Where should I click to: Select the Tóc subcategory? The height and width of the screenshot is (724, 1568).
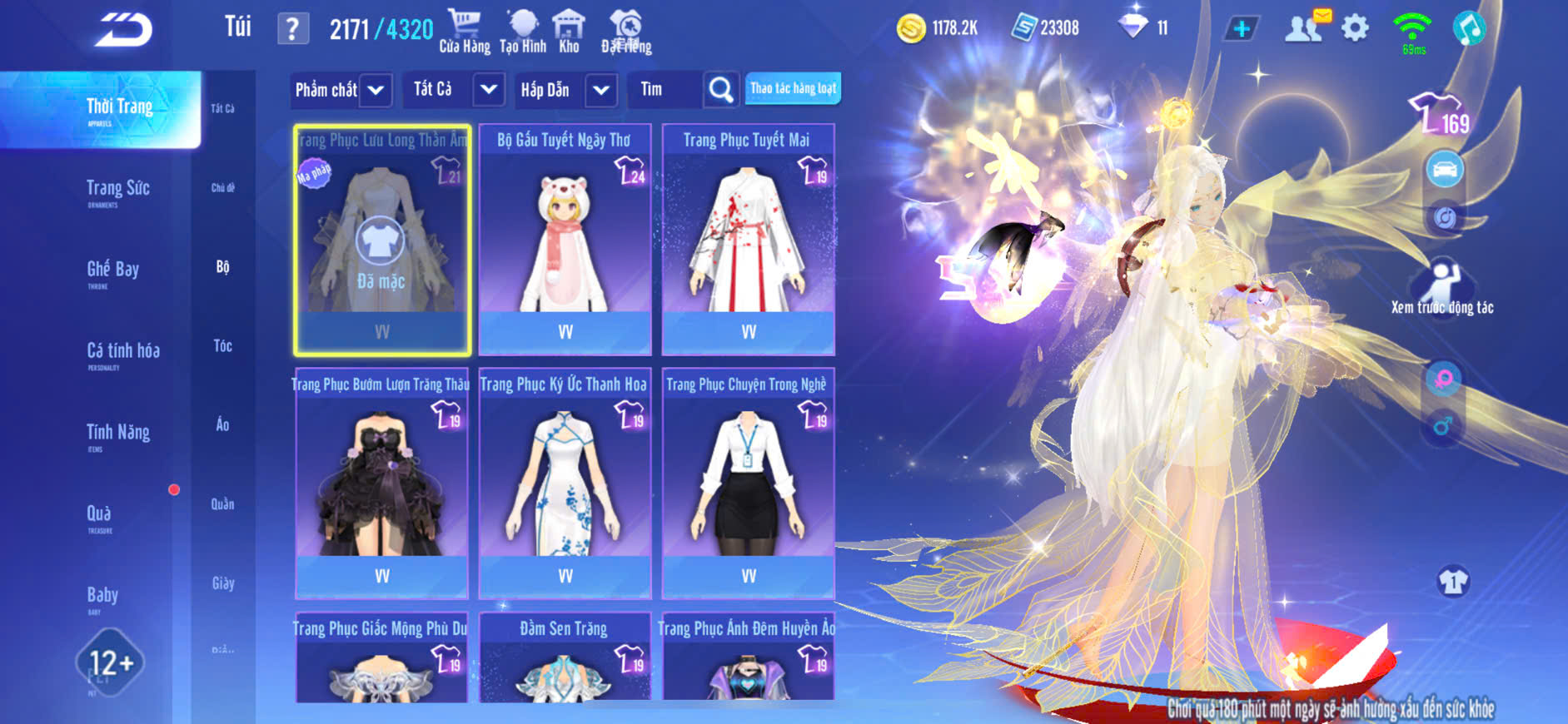[222, 346]
